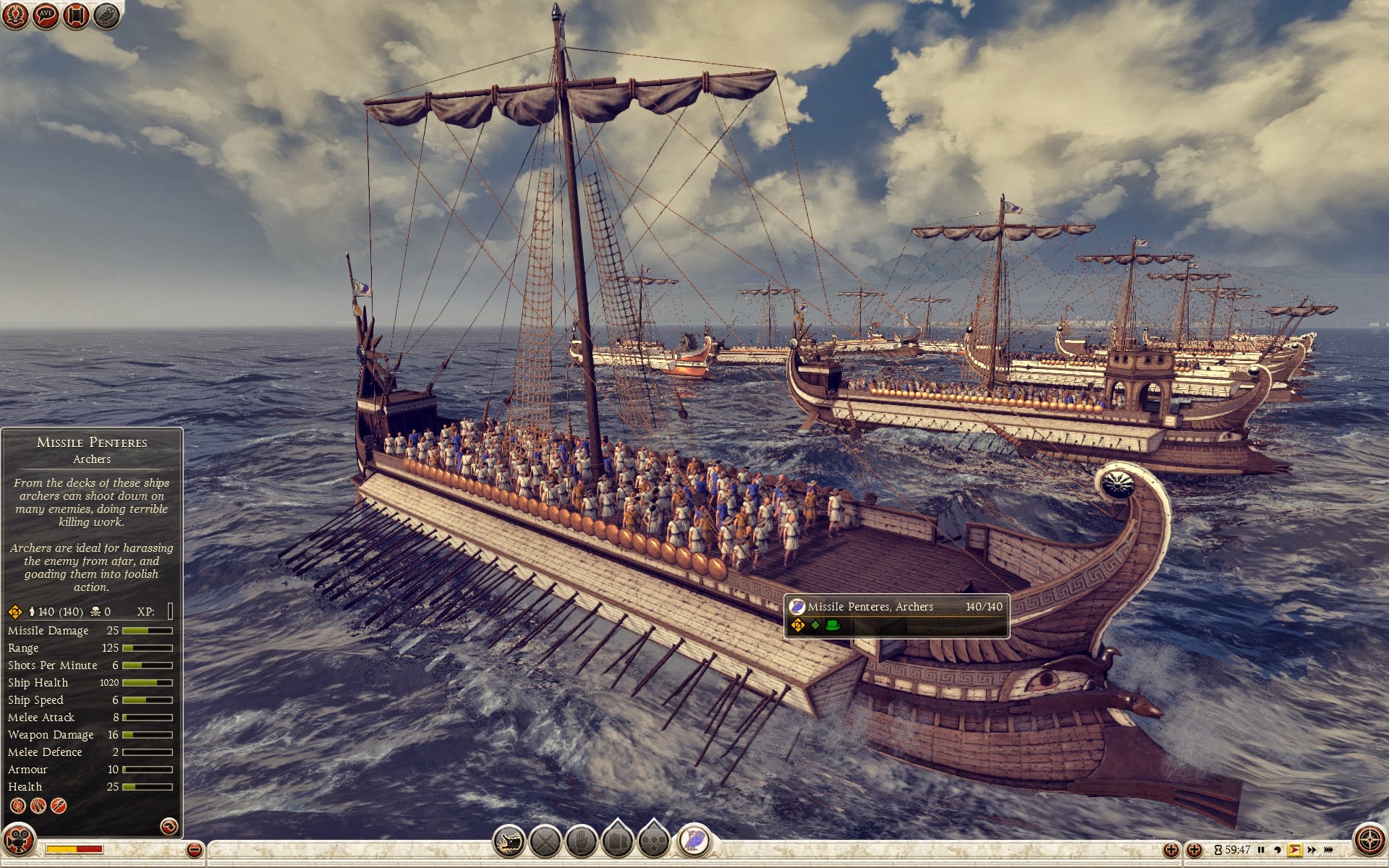Open the AVE chat speech bubble
Screen dimensions: 1389x868
tap(46, 15)
